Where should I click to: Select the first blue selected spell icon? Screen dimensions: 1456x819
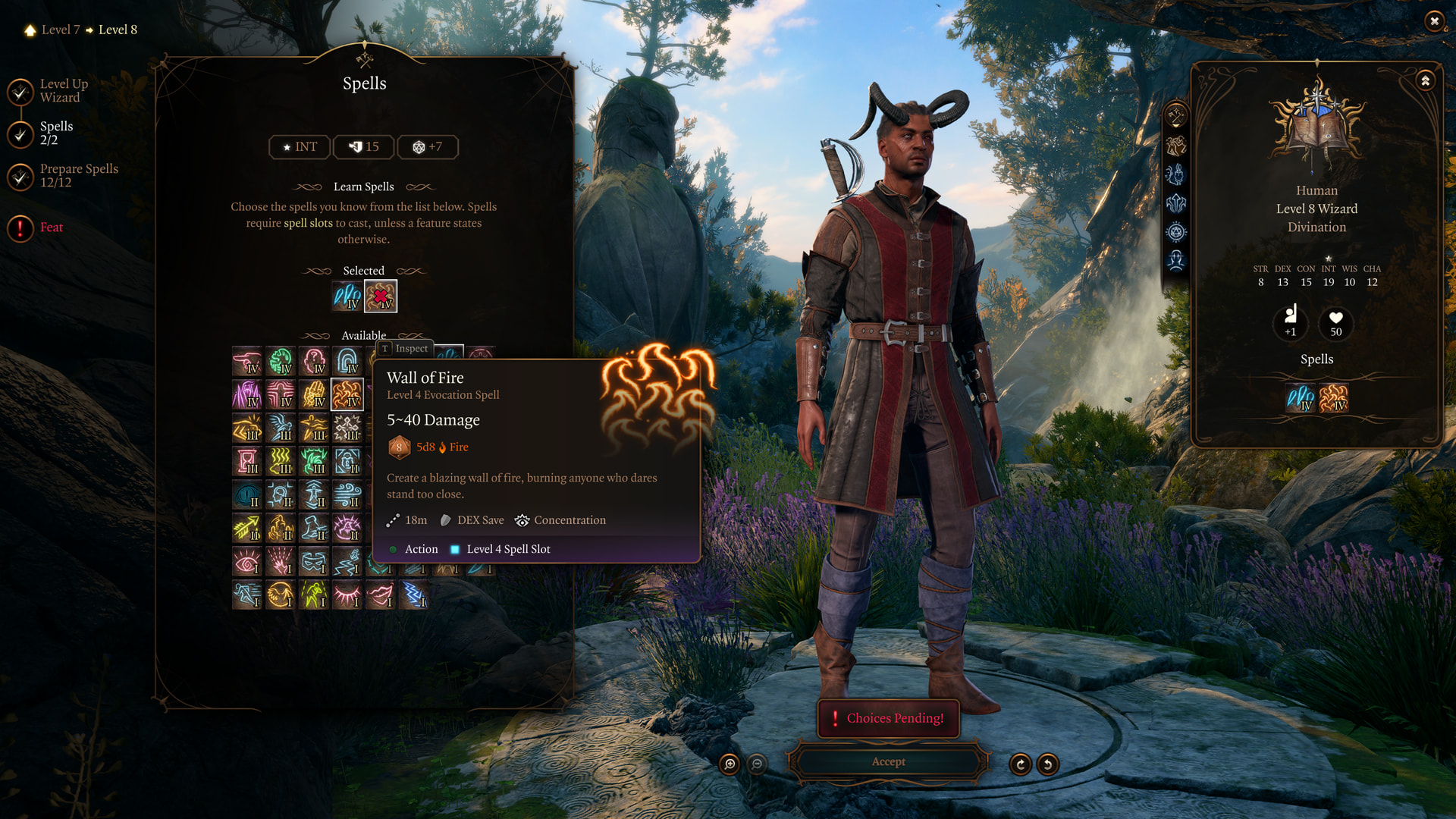(347, 296)
